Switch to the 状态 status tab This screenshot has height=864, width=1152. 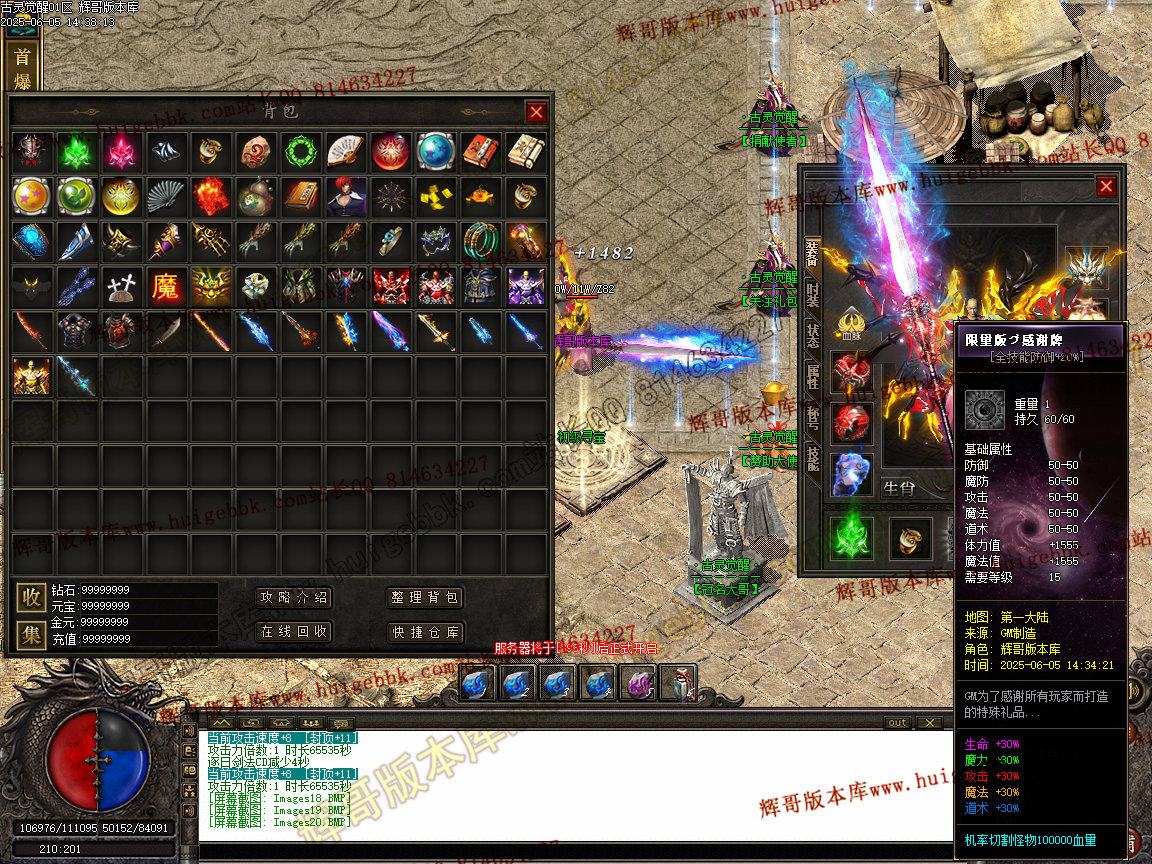812,336
